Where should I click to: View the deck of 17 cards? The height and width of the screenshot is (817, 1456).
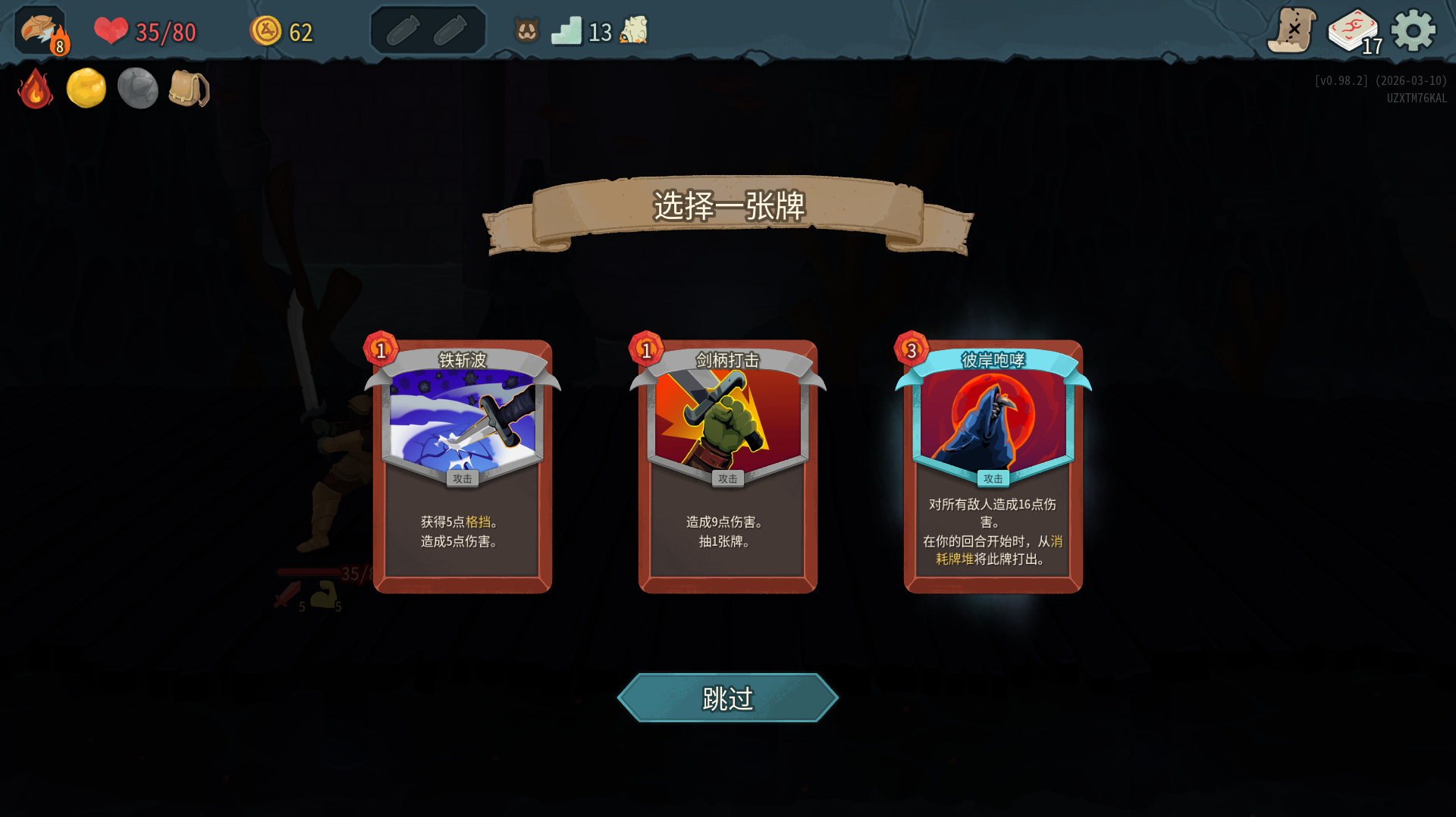coord(1354,32)
